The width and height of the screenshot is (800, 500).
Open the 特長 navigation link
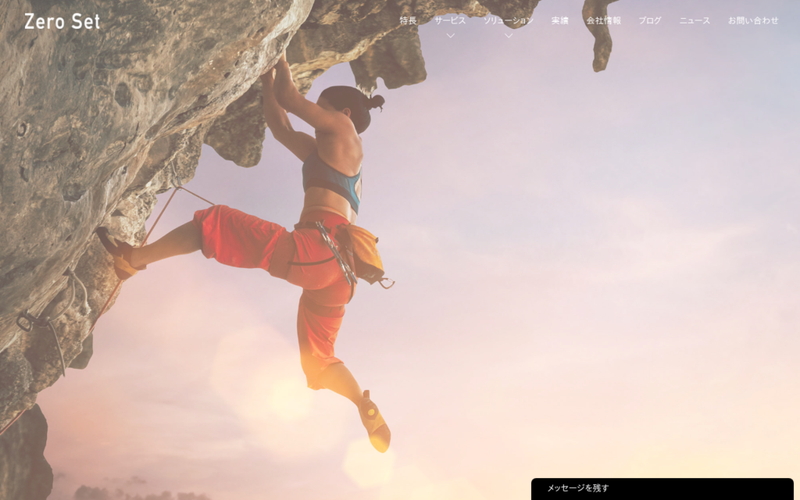[408, 20]
